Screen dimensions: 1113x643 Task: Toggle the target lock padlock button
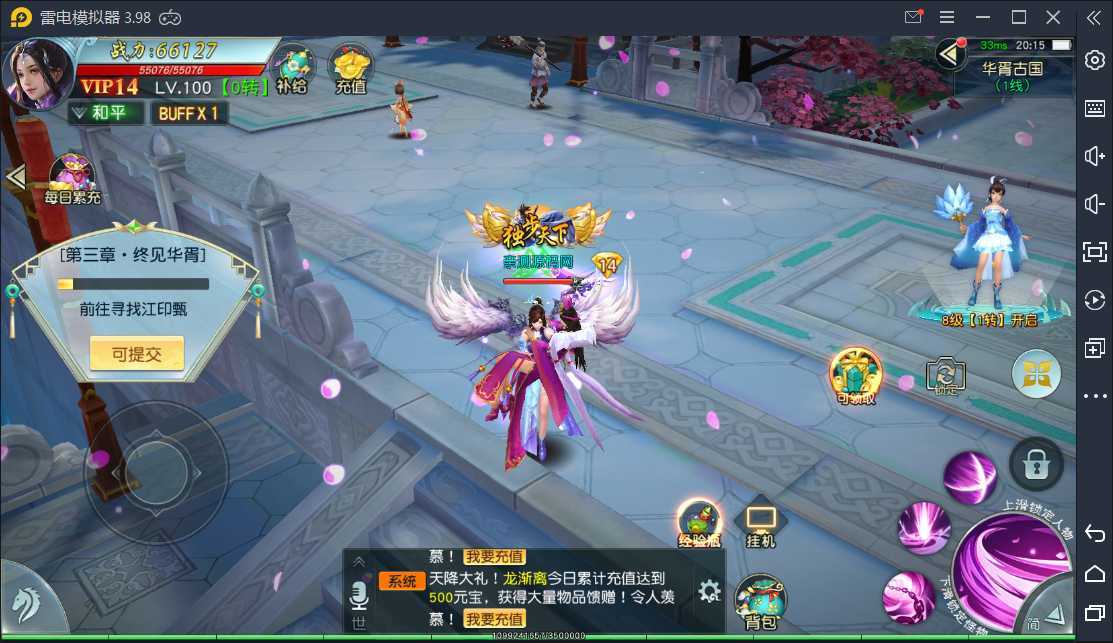tap(1035, 464)
